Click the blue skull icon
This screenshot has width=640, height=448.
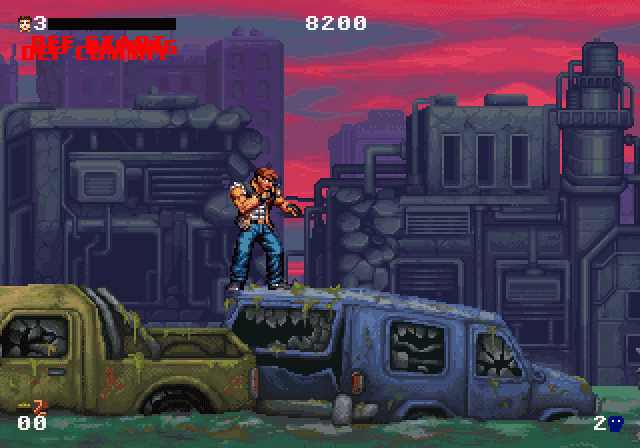pos(615,423)
